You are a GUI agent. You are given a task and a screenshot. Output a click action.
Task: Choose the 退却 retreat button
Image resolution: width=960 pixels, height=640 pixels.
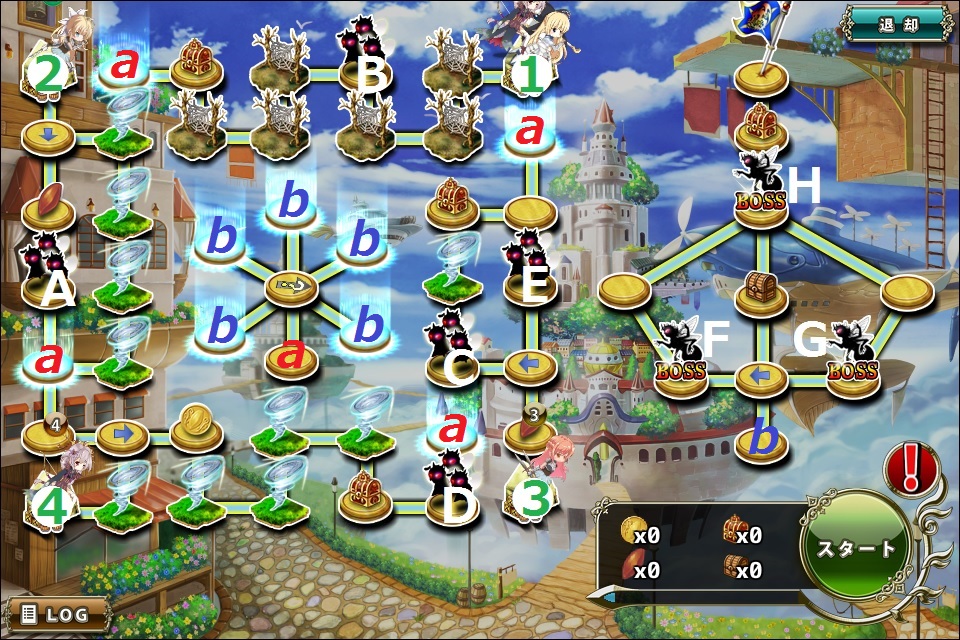[x=895, y=24]
